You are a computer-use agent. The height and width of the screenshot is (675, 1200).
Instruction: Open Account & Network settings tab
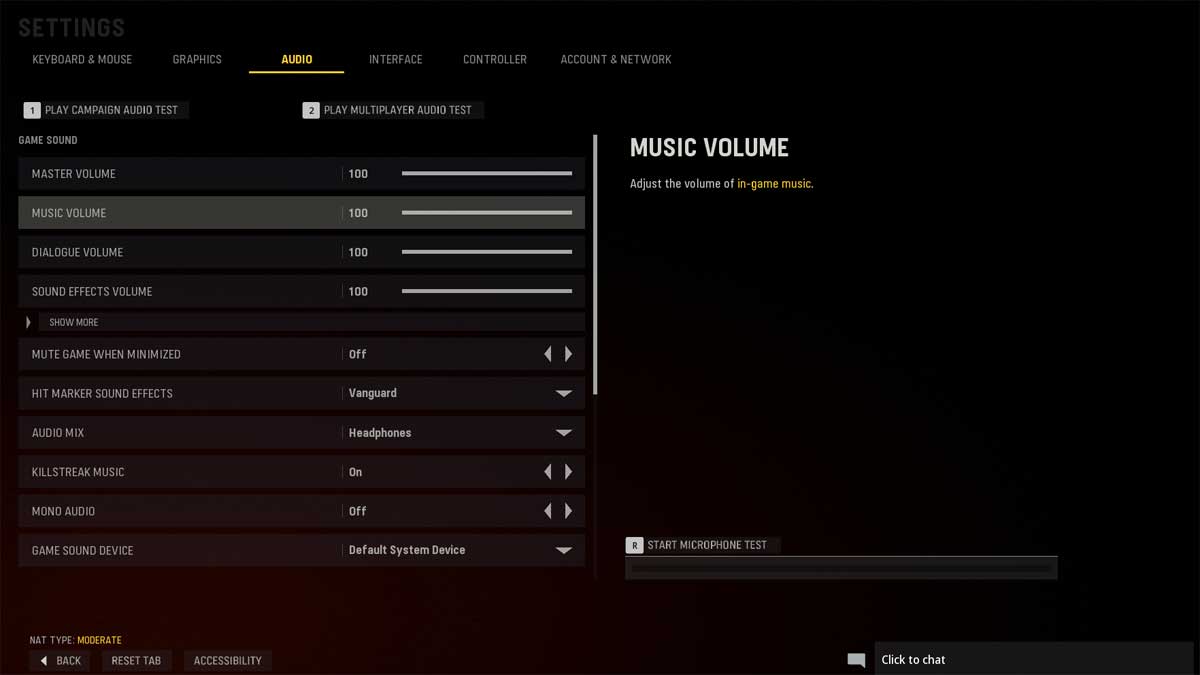coord(615,60)
